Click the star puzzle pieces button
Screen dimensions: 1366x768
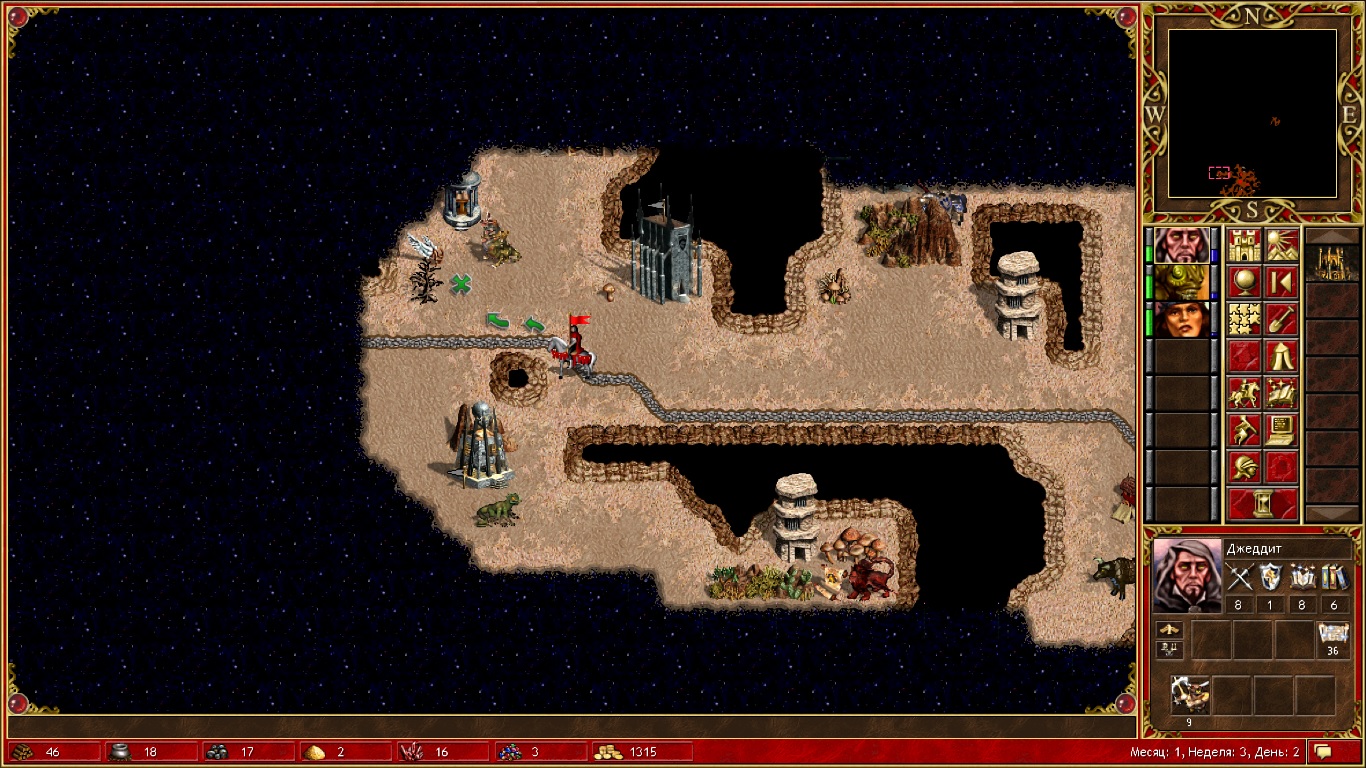pos(1245,320)
